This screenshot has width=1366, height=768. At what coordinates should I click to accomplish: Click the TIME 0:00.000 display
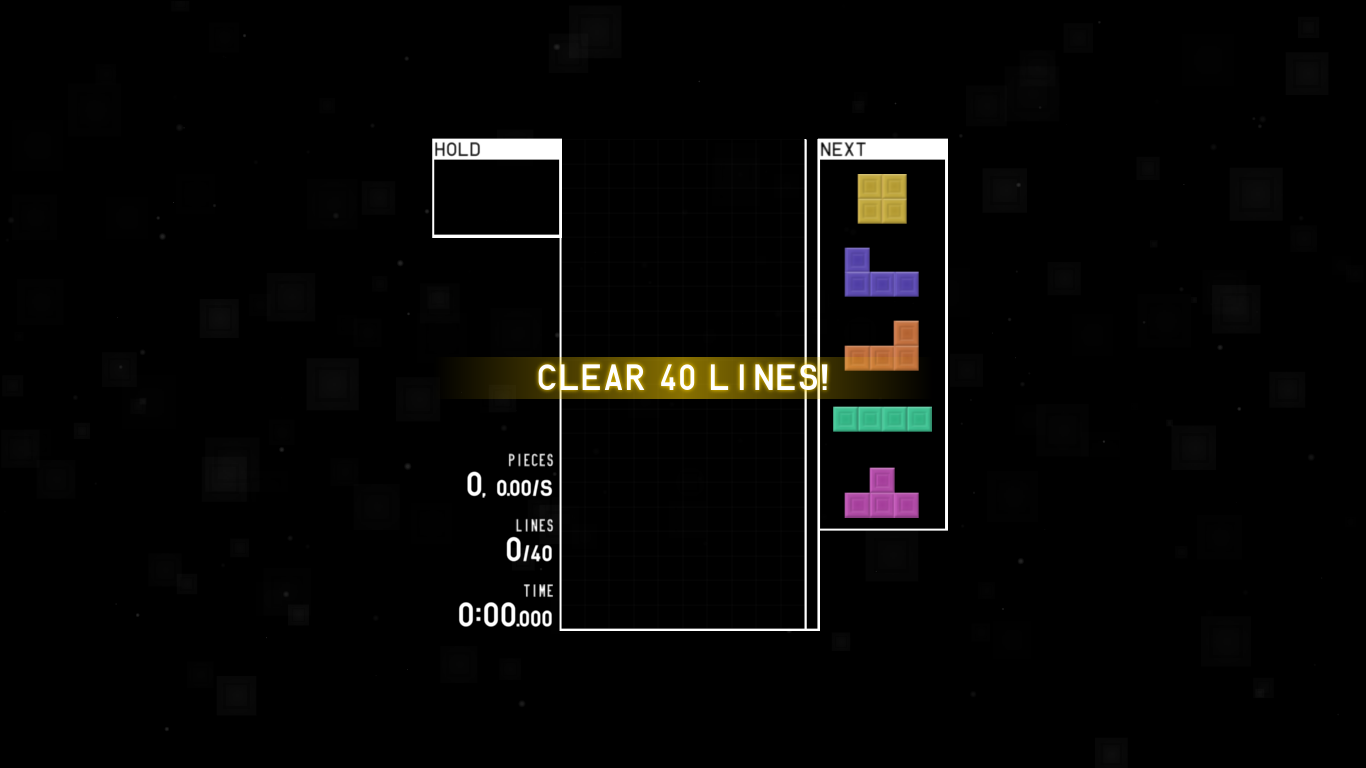[x=503, y=614]
